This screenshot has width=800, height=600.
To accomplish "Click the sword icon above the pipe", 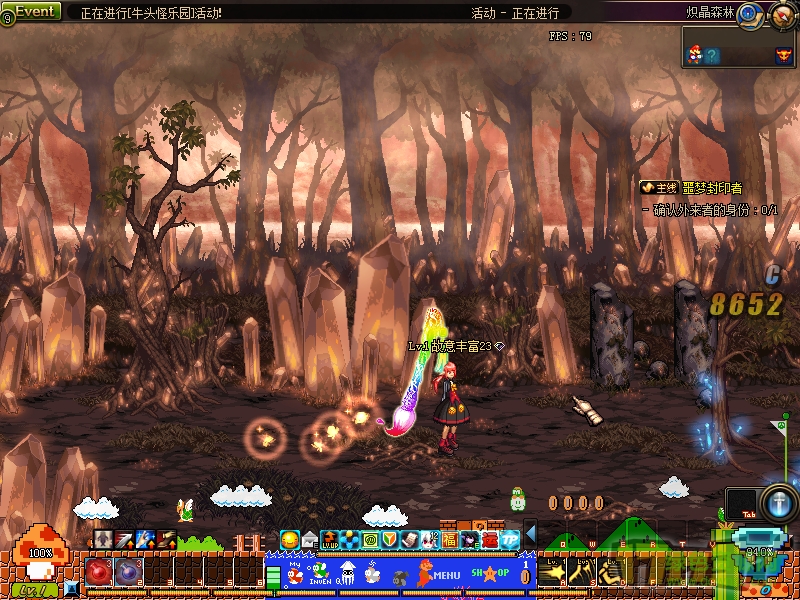I will click(778, 501).
